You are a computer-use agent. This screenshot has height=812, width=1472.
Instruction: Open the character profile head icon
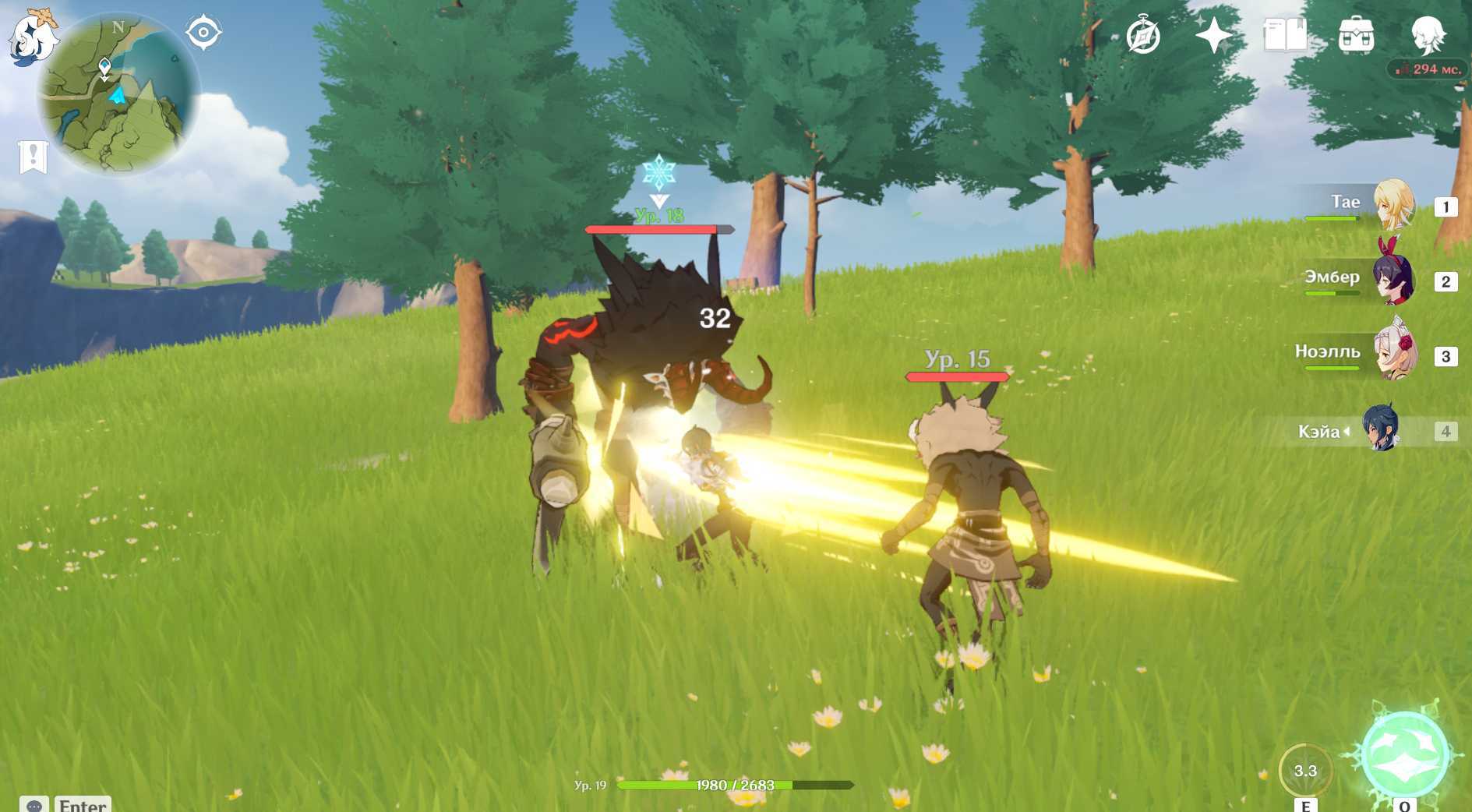pos(1428,34)
